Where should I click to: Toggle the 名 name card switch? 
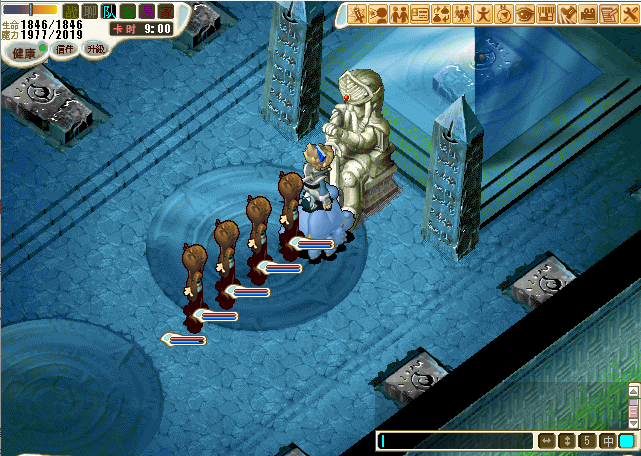point(128,11)
